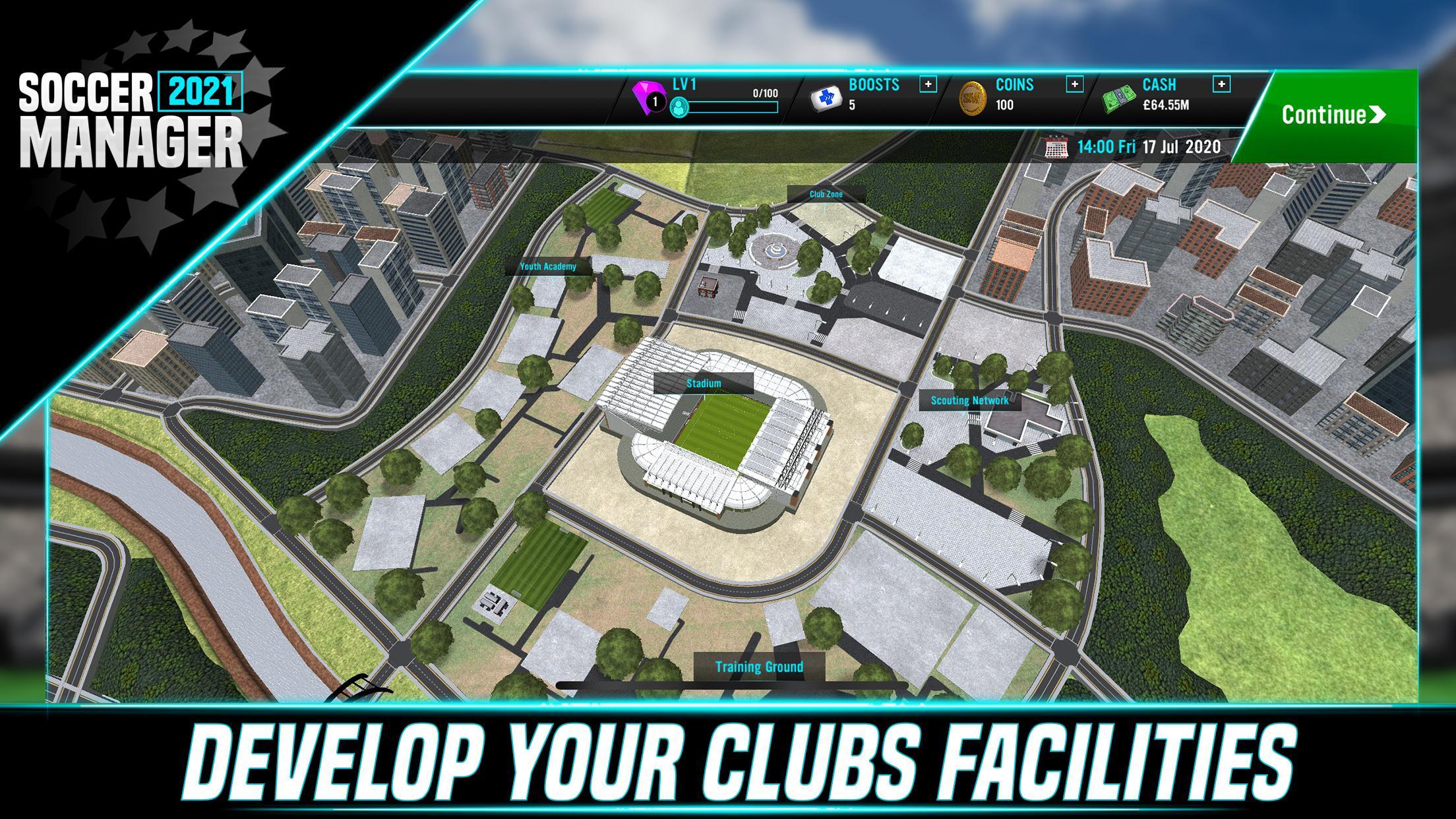Image resolution: width=1456 pixels, height=819 pixels.
Task: Open the plus expander next to Boosts
Action: pos(928,84)
